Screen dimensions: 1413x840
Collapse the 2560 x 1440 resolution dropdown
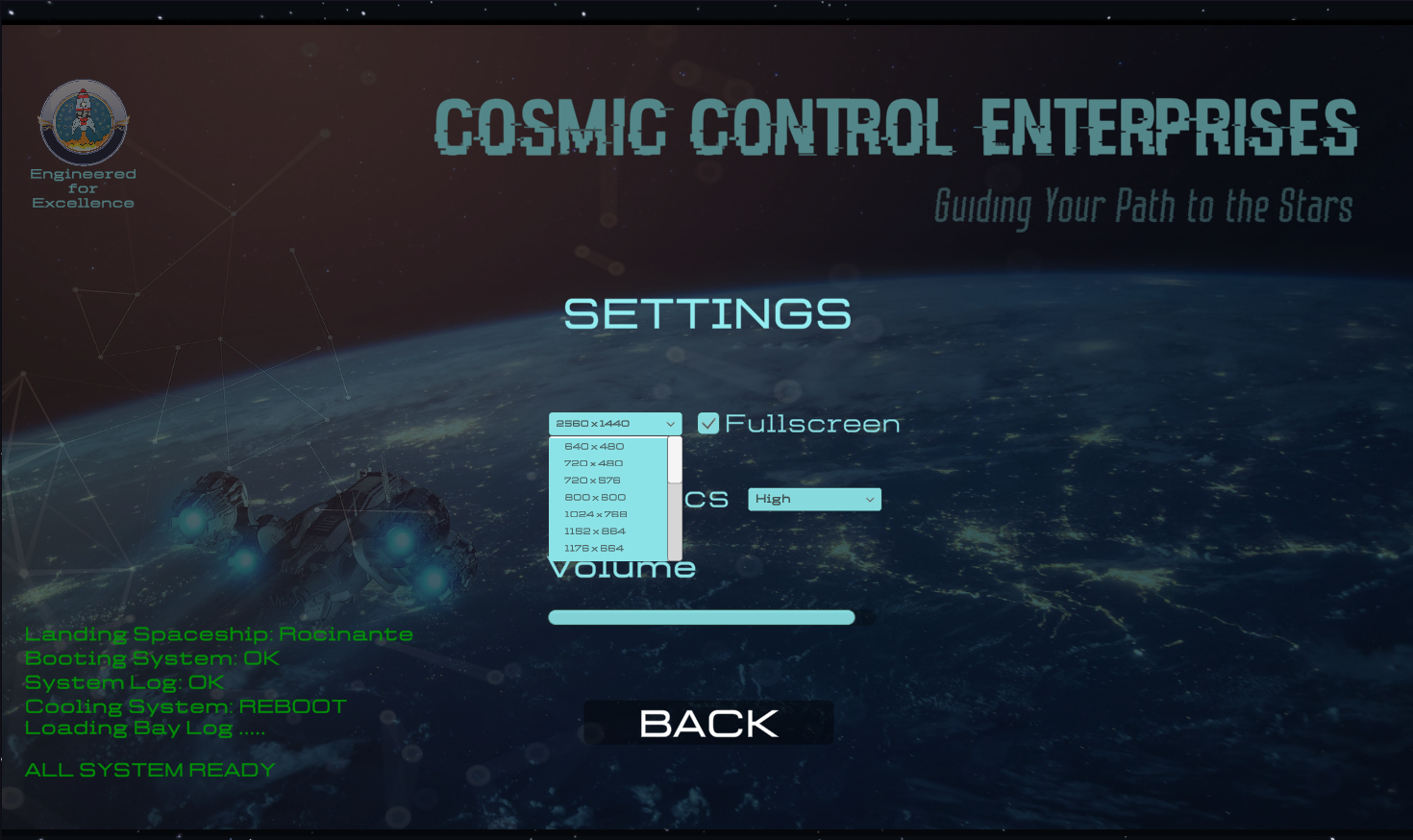tap(615, 424)
